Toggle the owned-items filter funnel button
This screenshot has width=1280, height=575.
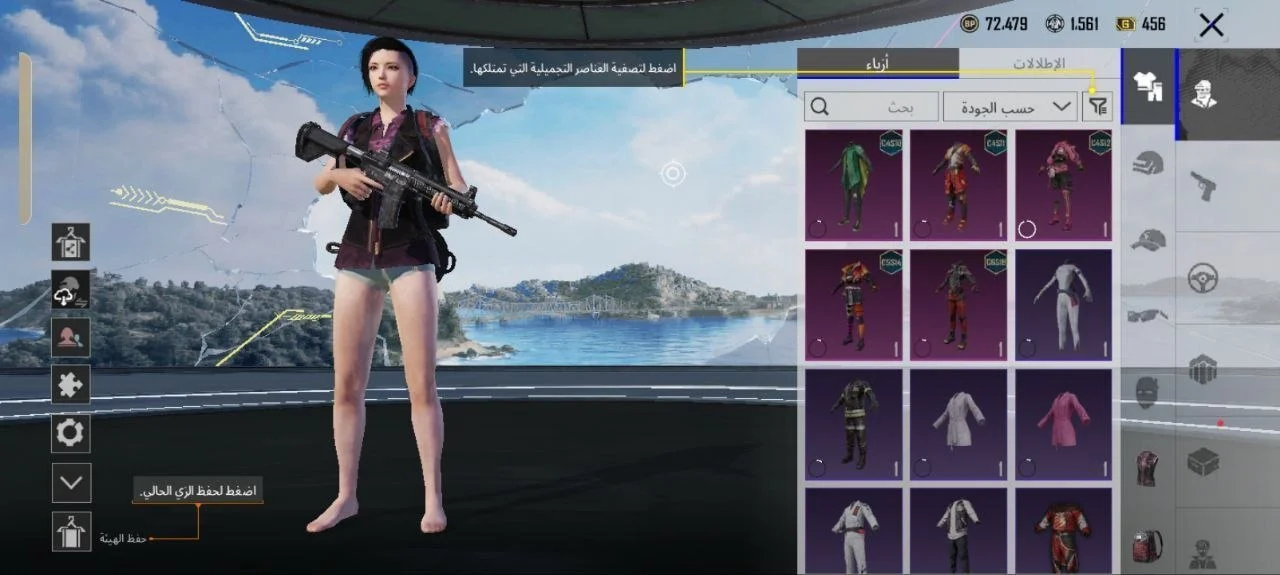(1097, 106)
